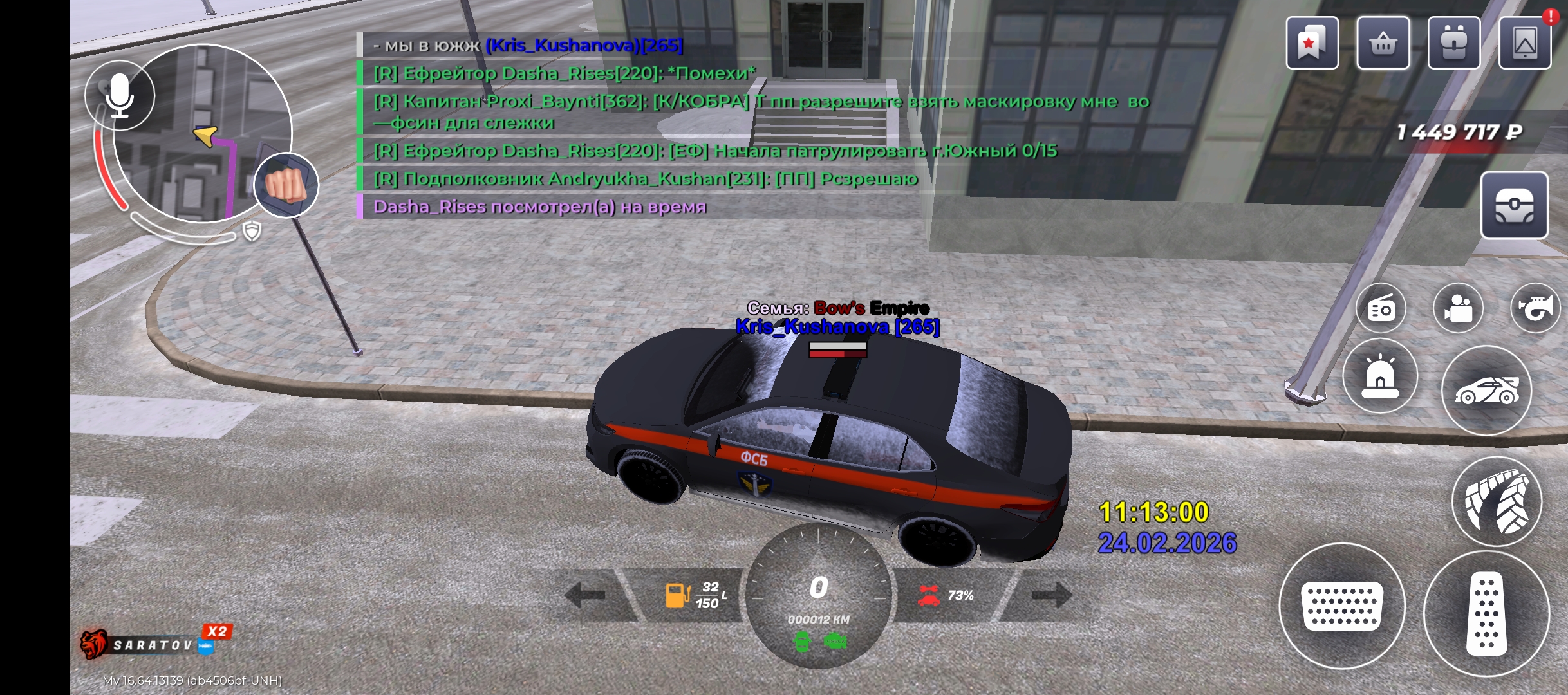Viewport: 1568px width, 695px height.
Task: Open the shopping basket store
Action: tap(1383, 43)
